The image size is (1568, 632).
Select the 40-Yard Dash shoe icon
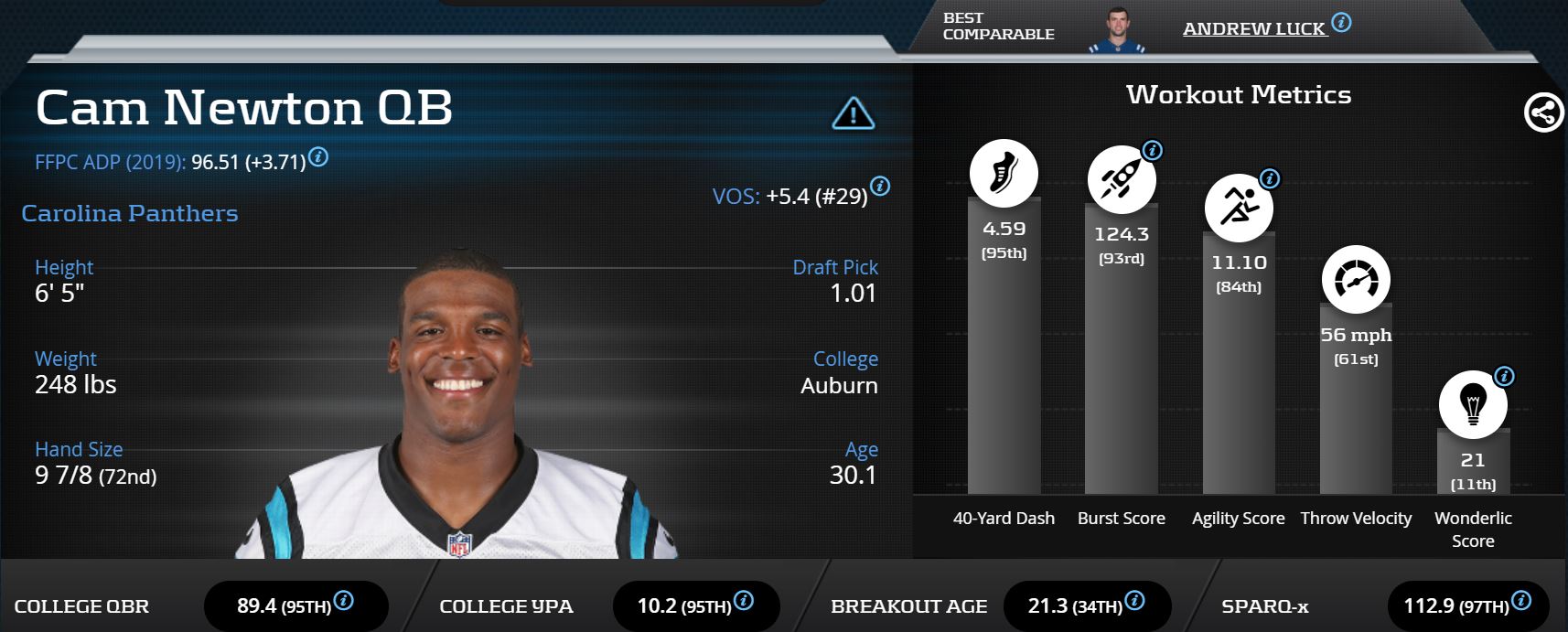click(x=1004, y=173)
